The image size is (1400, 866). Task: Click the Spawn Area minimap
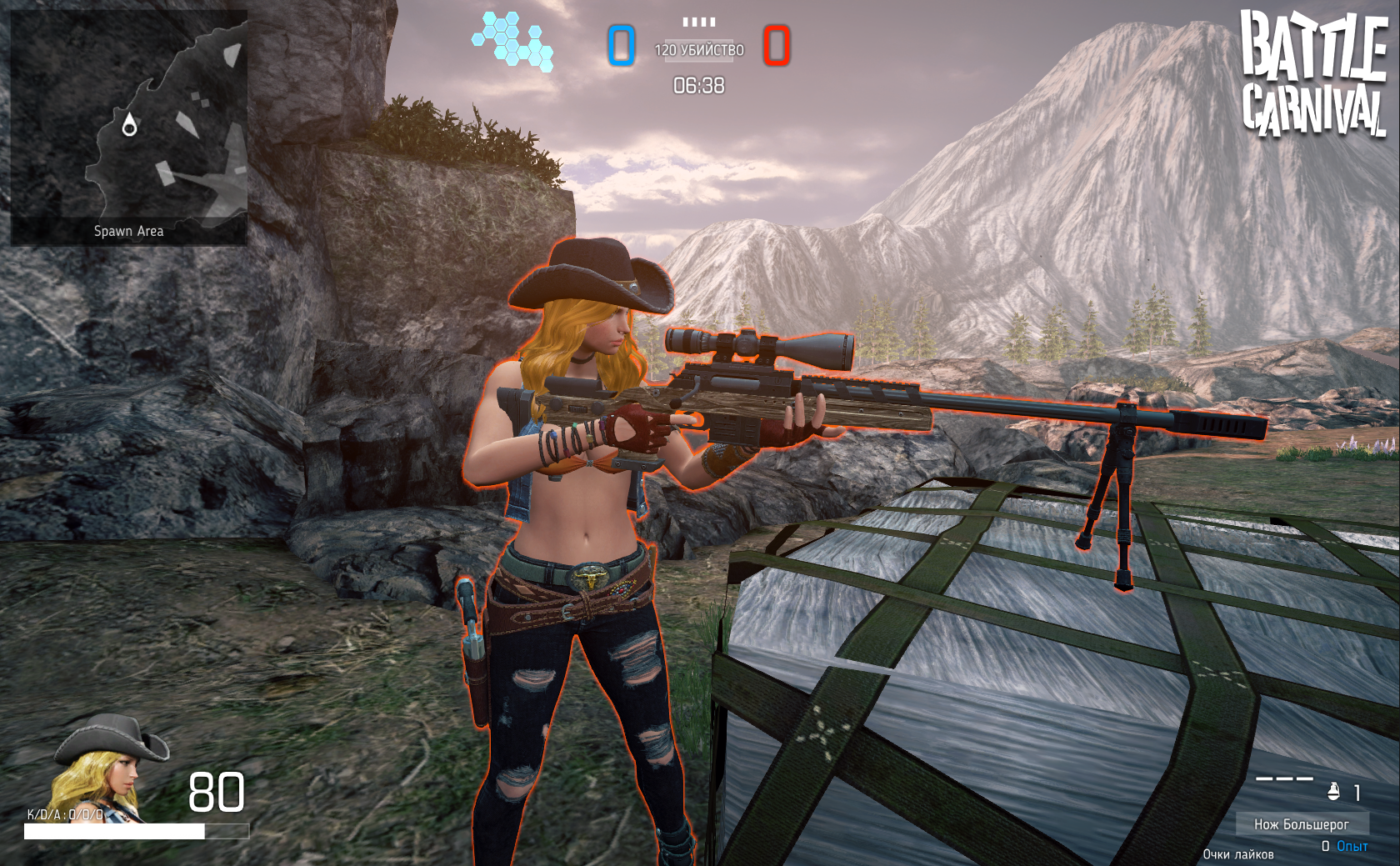129,128
